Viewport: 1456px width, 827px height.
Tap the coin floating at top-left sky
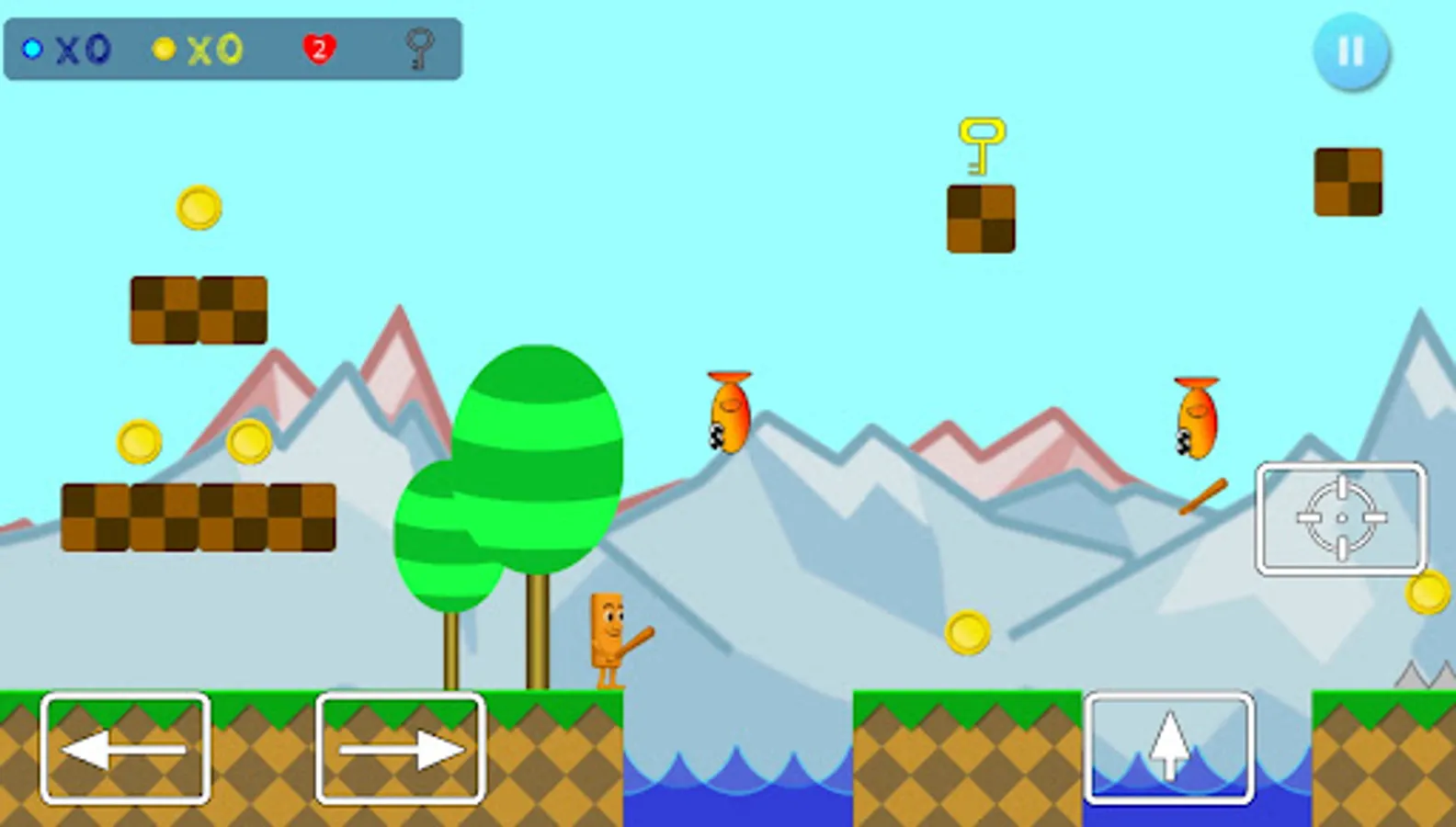[x=198, y=206]
